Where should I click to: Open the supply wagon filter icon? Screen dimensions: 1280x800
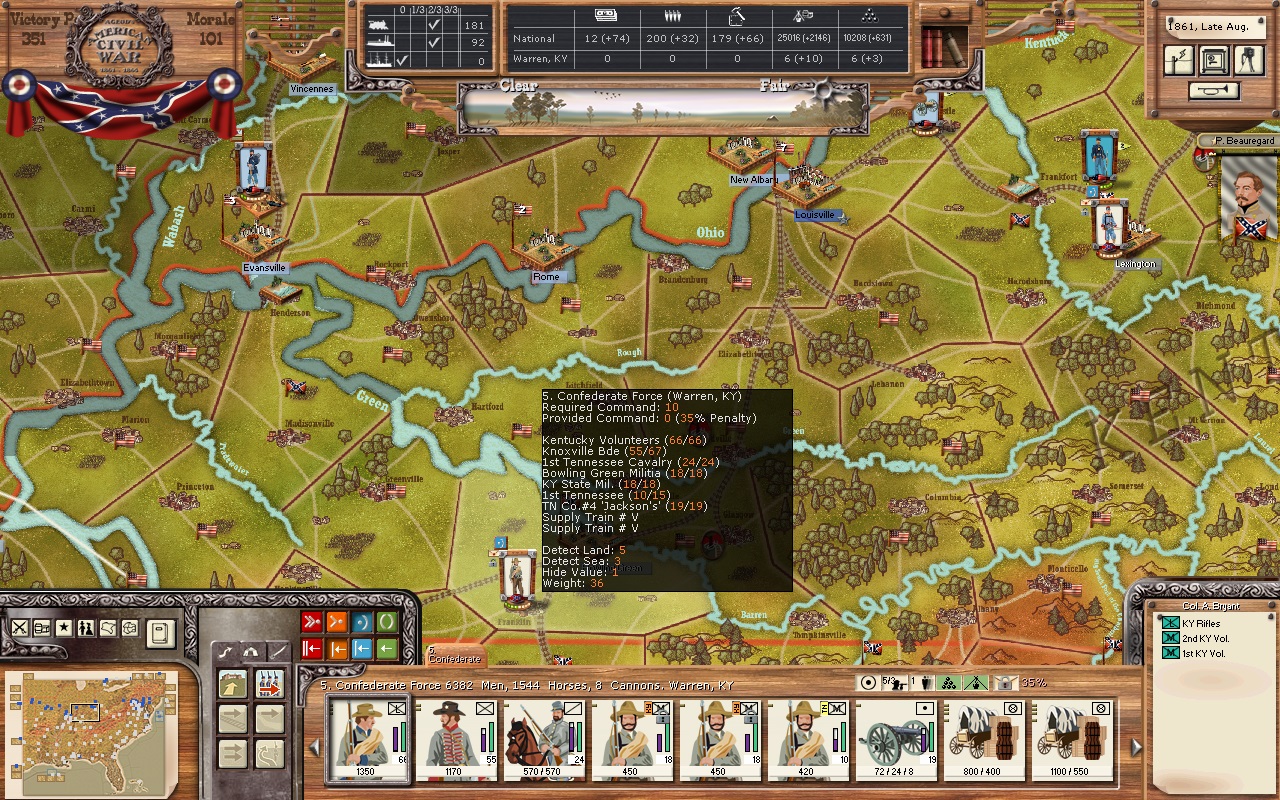click(x=41, y=627)
